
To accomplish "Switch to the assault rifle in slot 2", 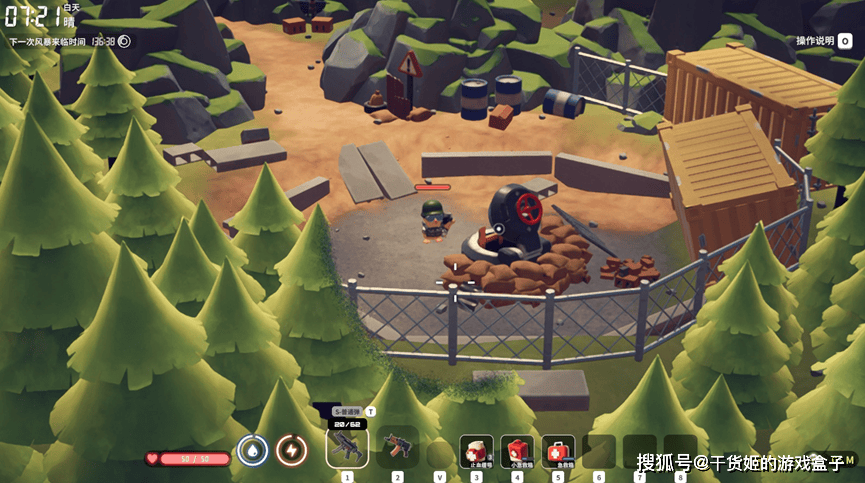I will tap(397, 446).
